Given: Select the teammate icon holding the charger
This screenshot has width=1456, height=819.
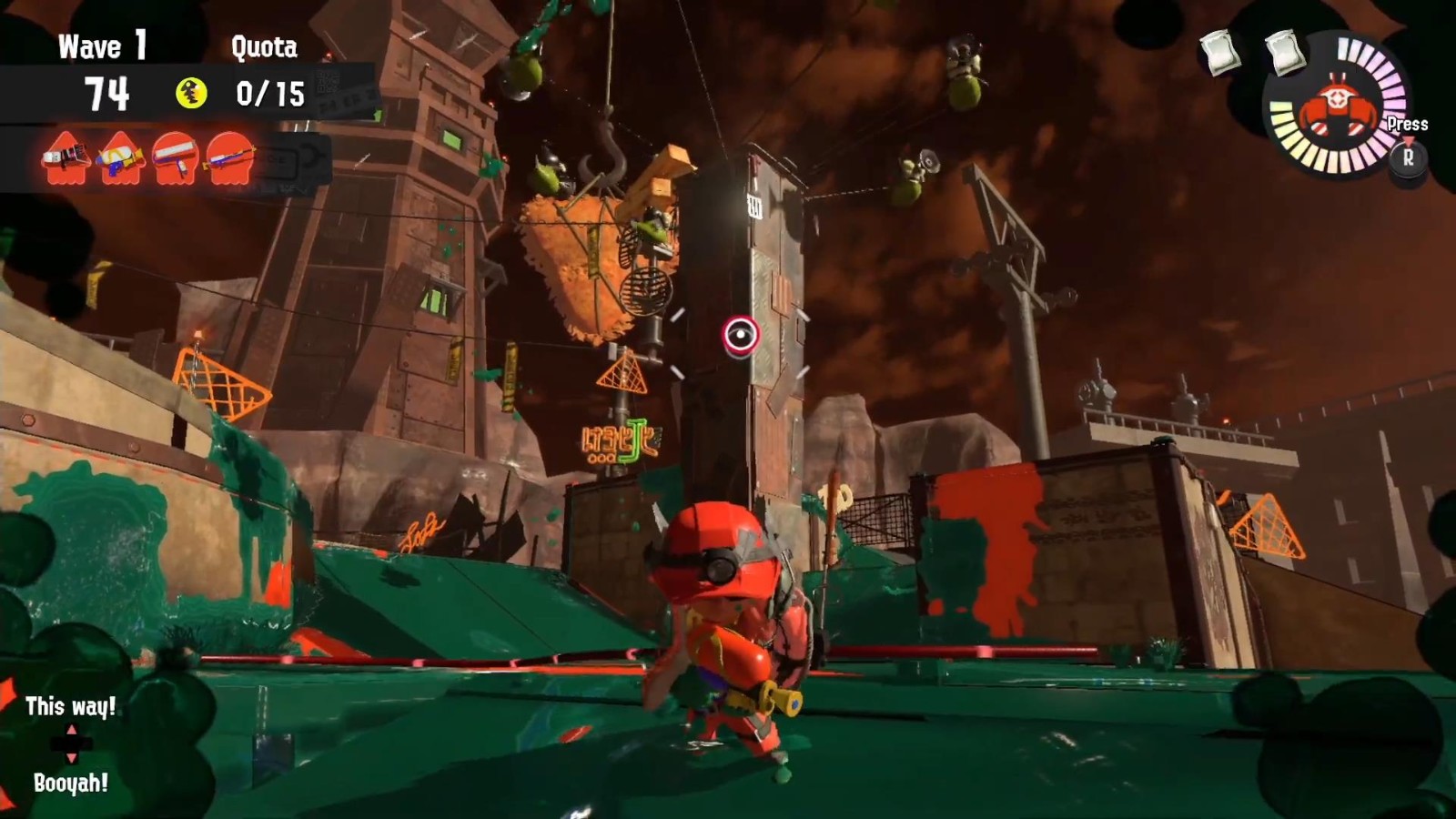Looking at the screenshot, I should 229,157.
